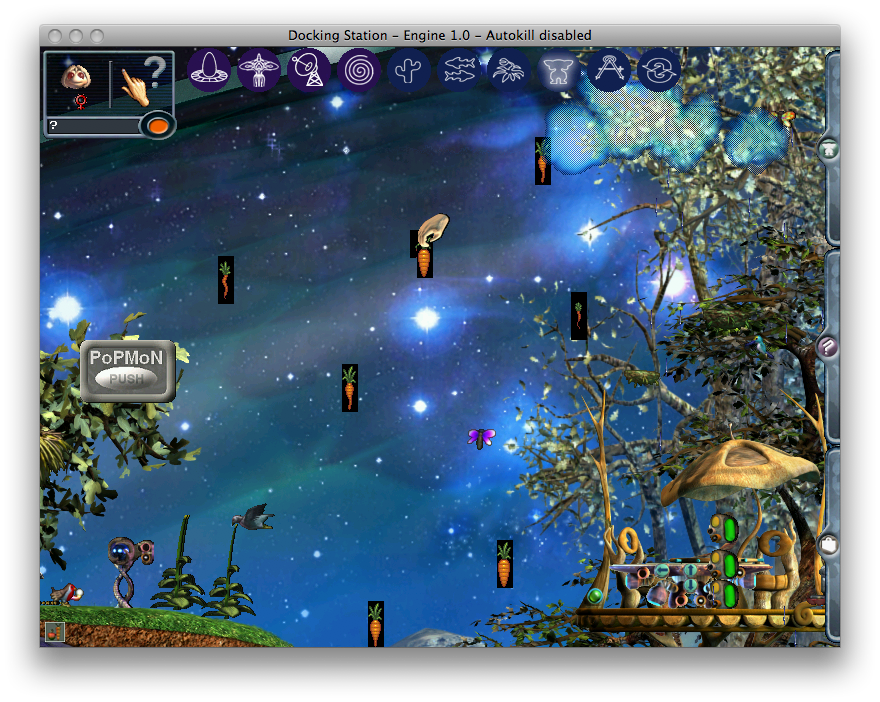Go to the winged ship icon location

tap(259, 70)
